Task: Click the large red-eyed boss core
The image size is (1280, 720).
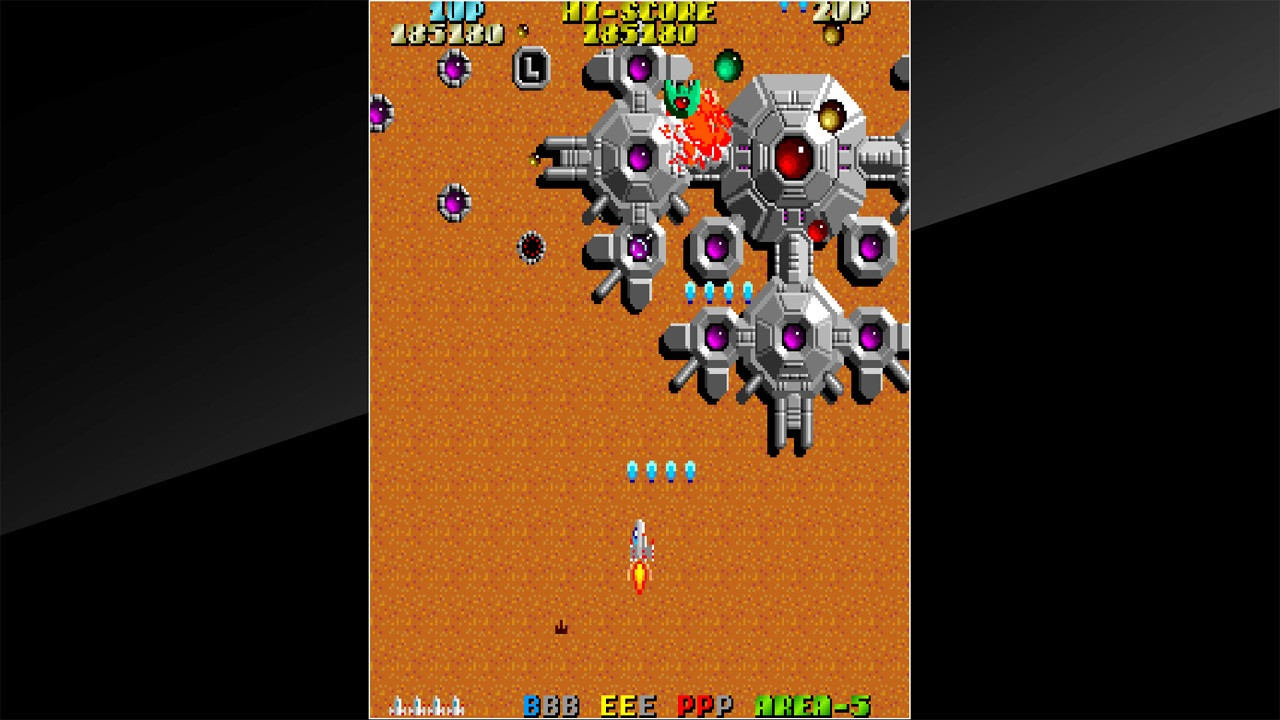Action: (x=795, y=158)
